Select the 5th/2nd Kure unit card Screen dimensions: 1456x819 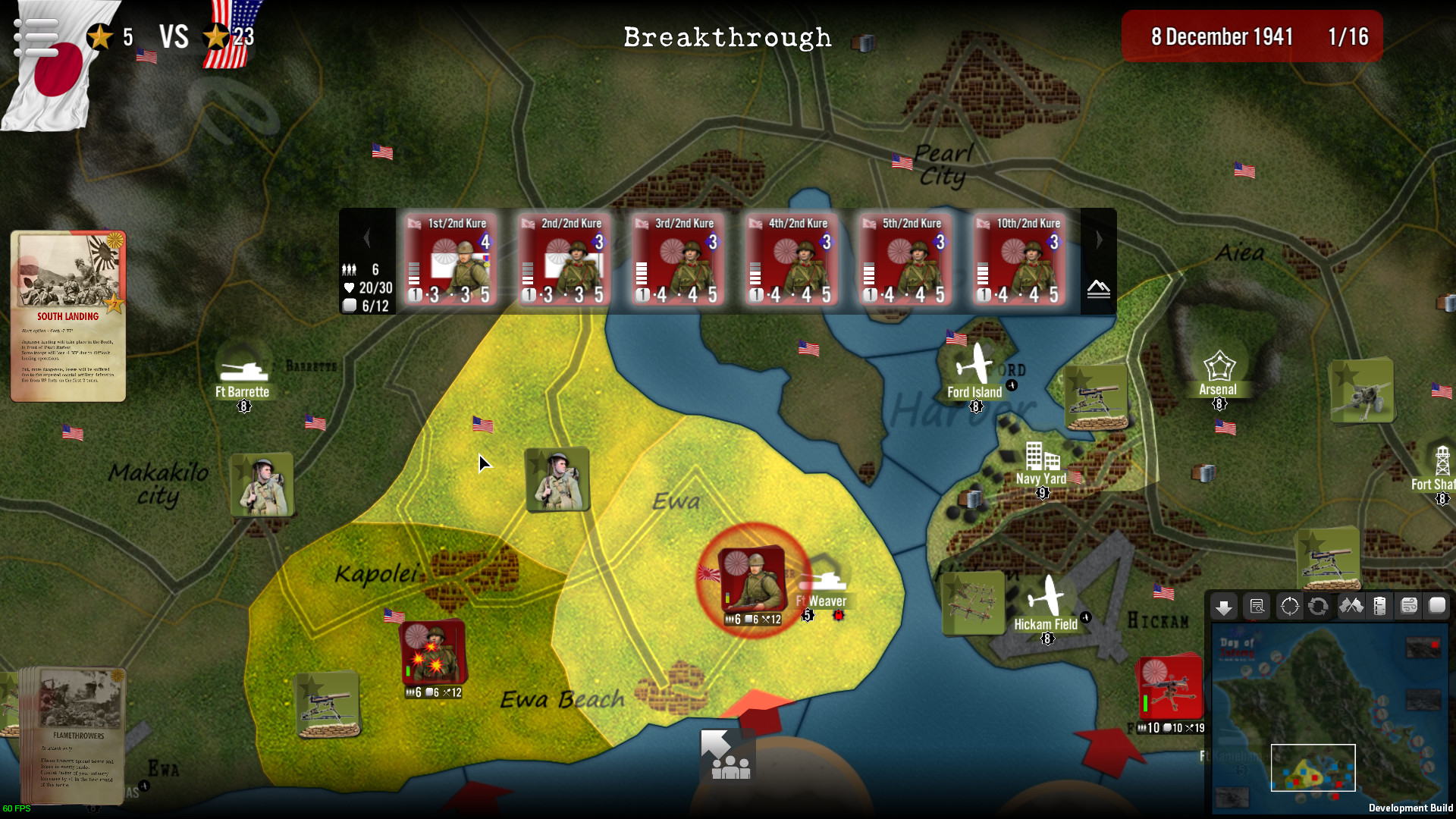click(905, 260)
